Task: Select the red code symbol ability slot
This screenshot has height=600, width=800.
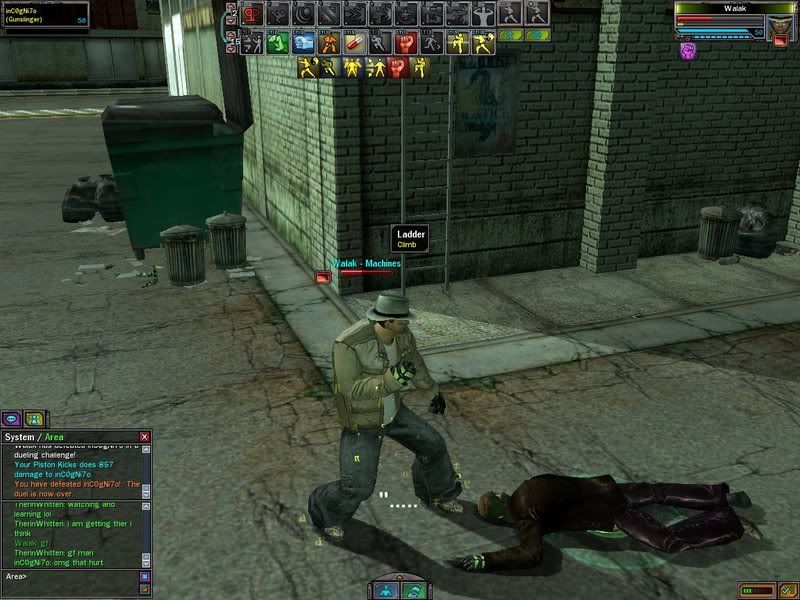Action: (x=252, y=14)
